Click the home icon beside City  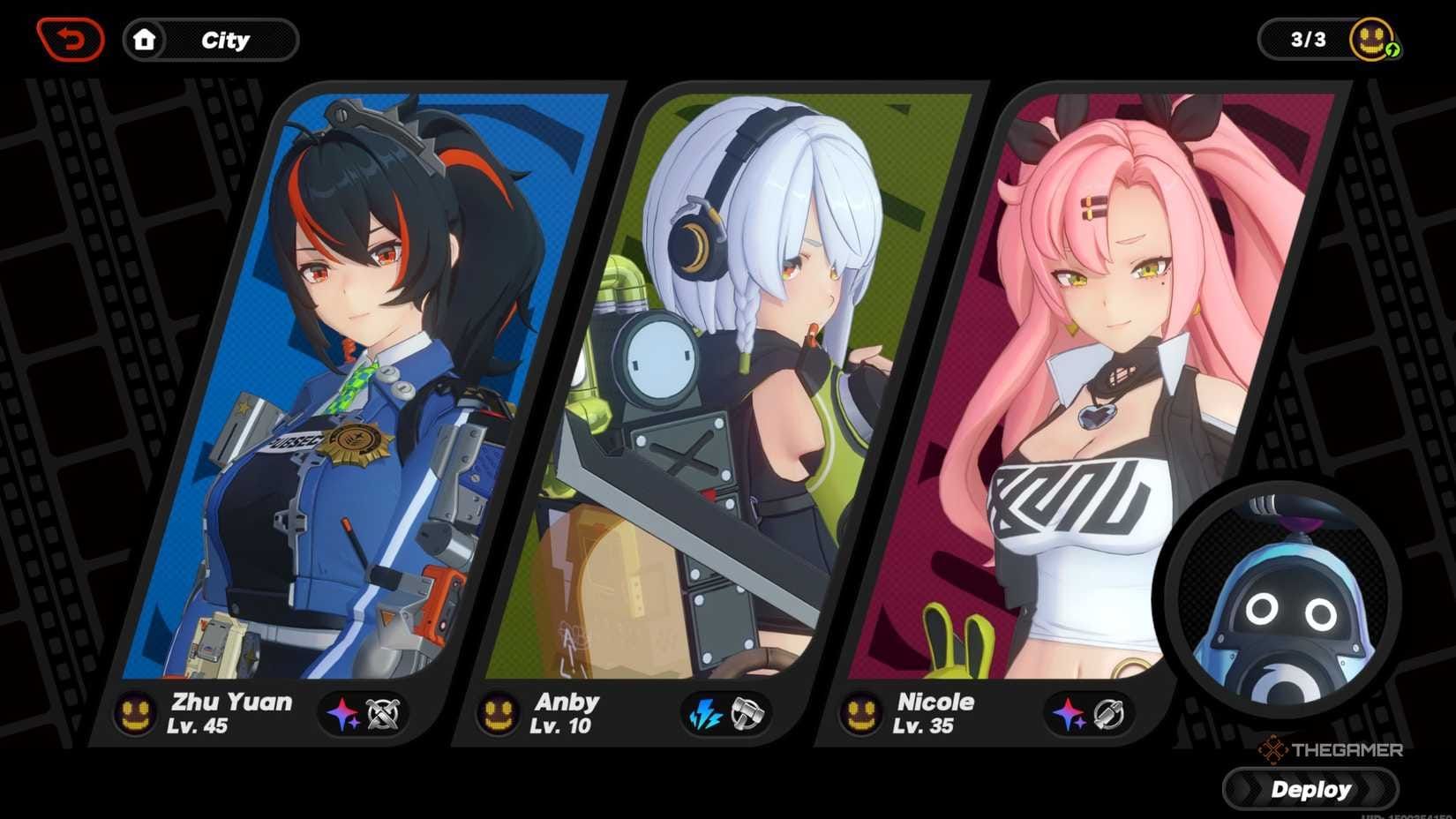pyautogui.click(x=146, y=39)
